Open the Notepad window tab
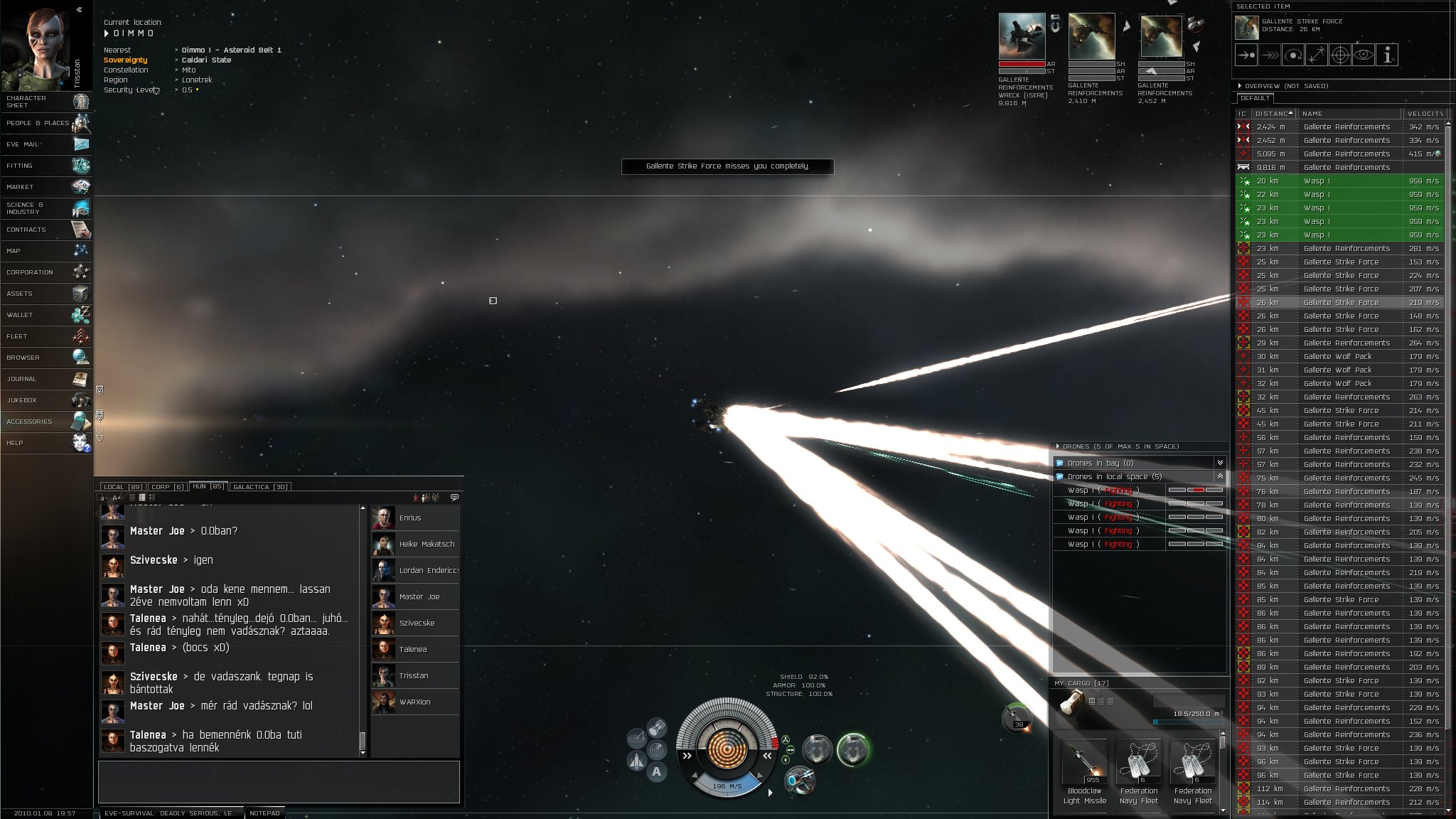The height and width of the screenshot is (819, 1456). 264,813
